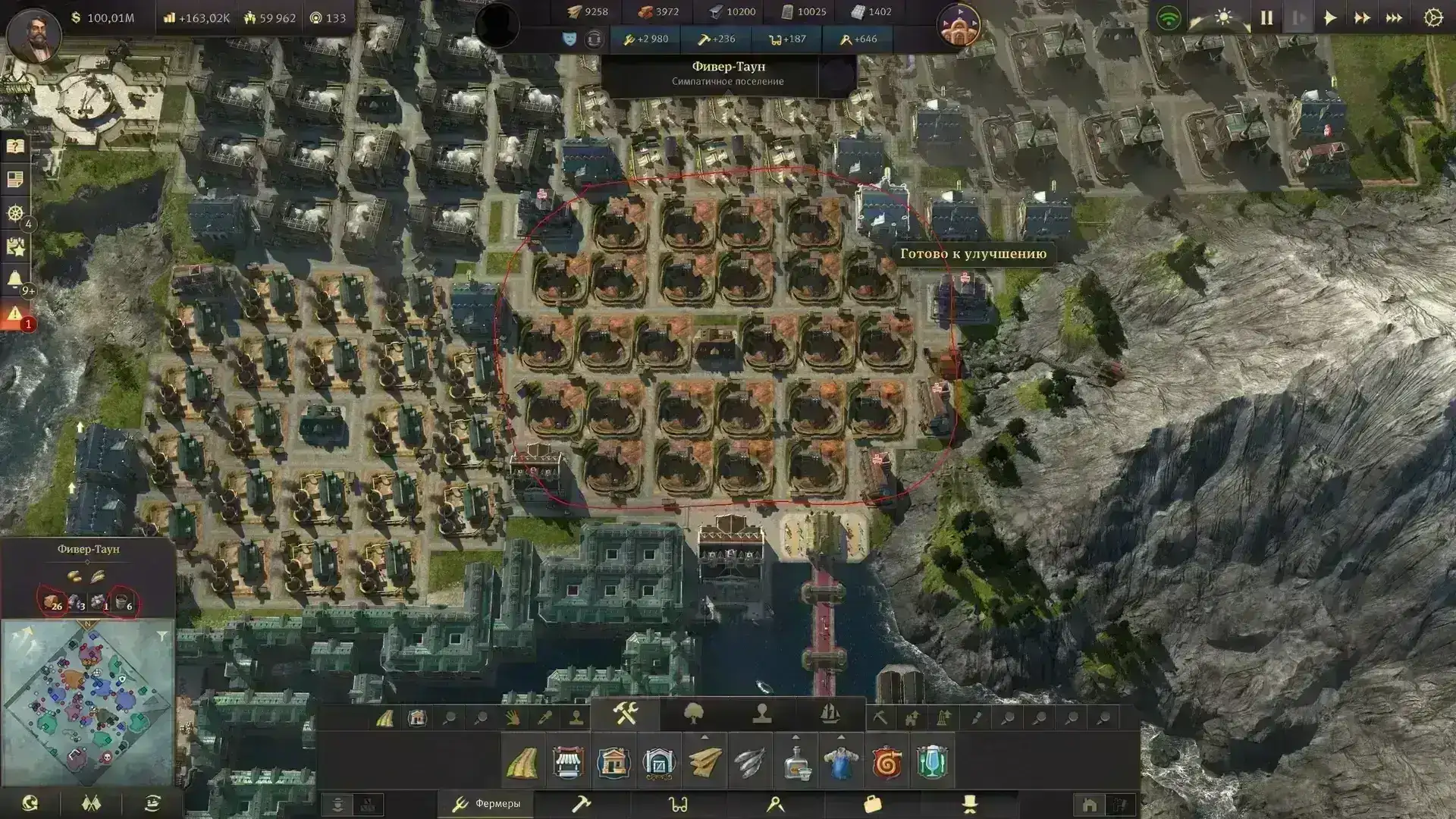Open the diplomacy crossed flags menu
The width and height of the screenshot is (1456, 819).
coord(91,803)
